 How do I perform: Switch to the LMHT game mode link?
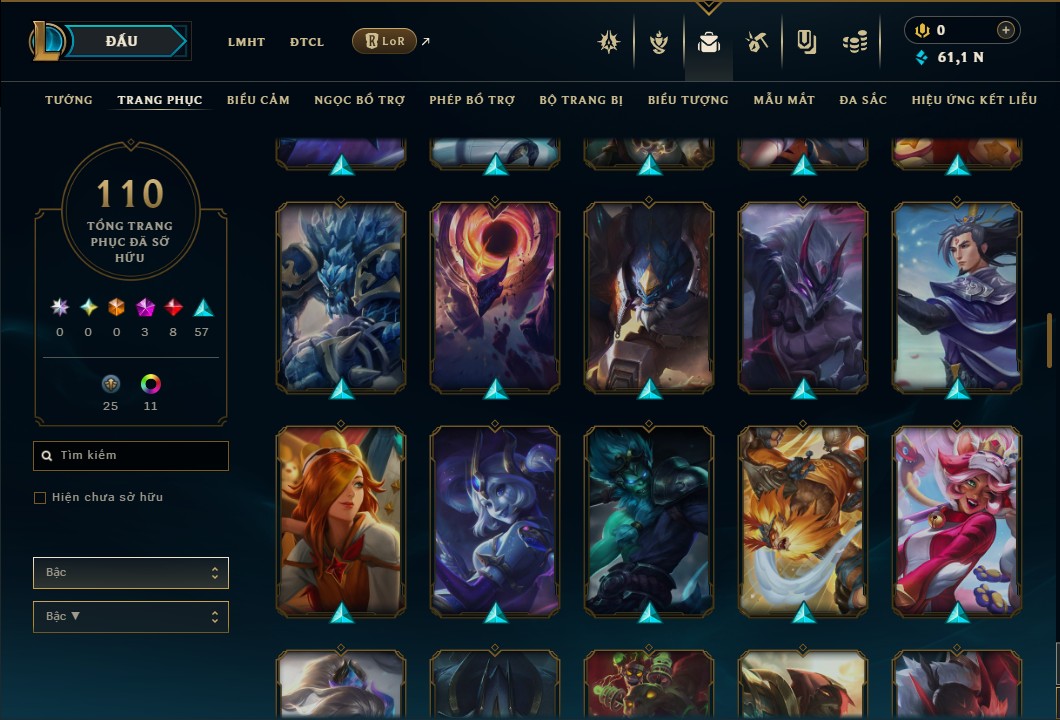click(x=246, y=42)
